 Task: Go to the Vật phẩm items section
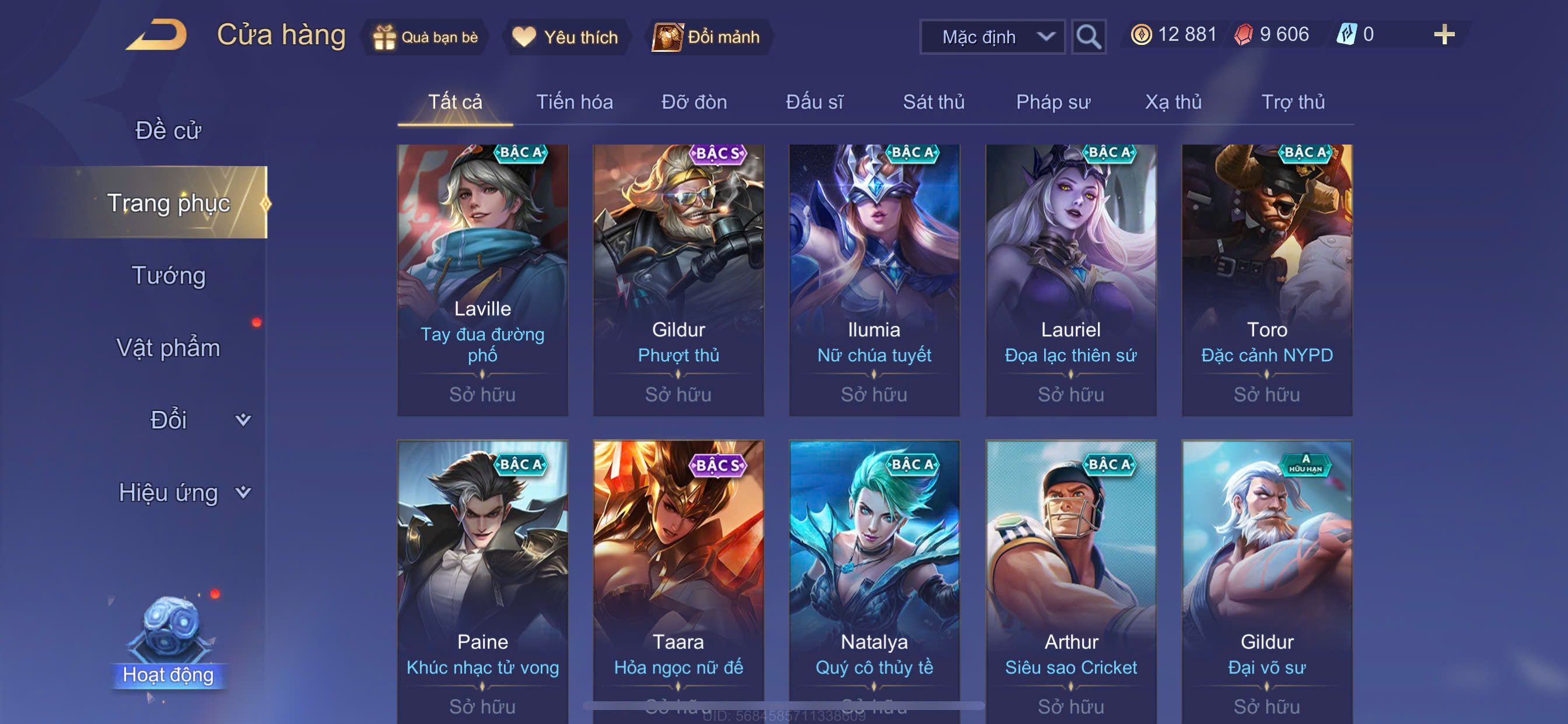168,347
